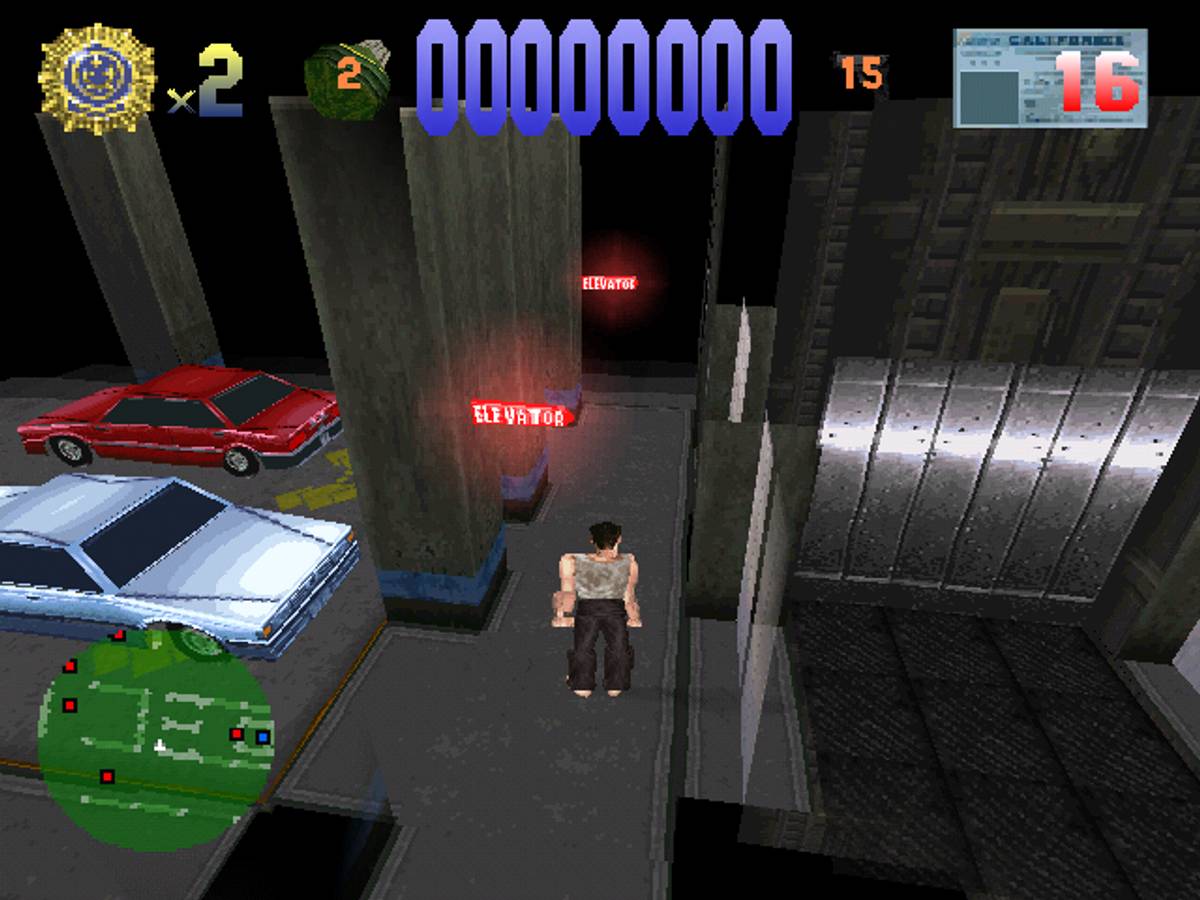Click the California license card
Screen dimensions: 1200x900
(1049, 79)
